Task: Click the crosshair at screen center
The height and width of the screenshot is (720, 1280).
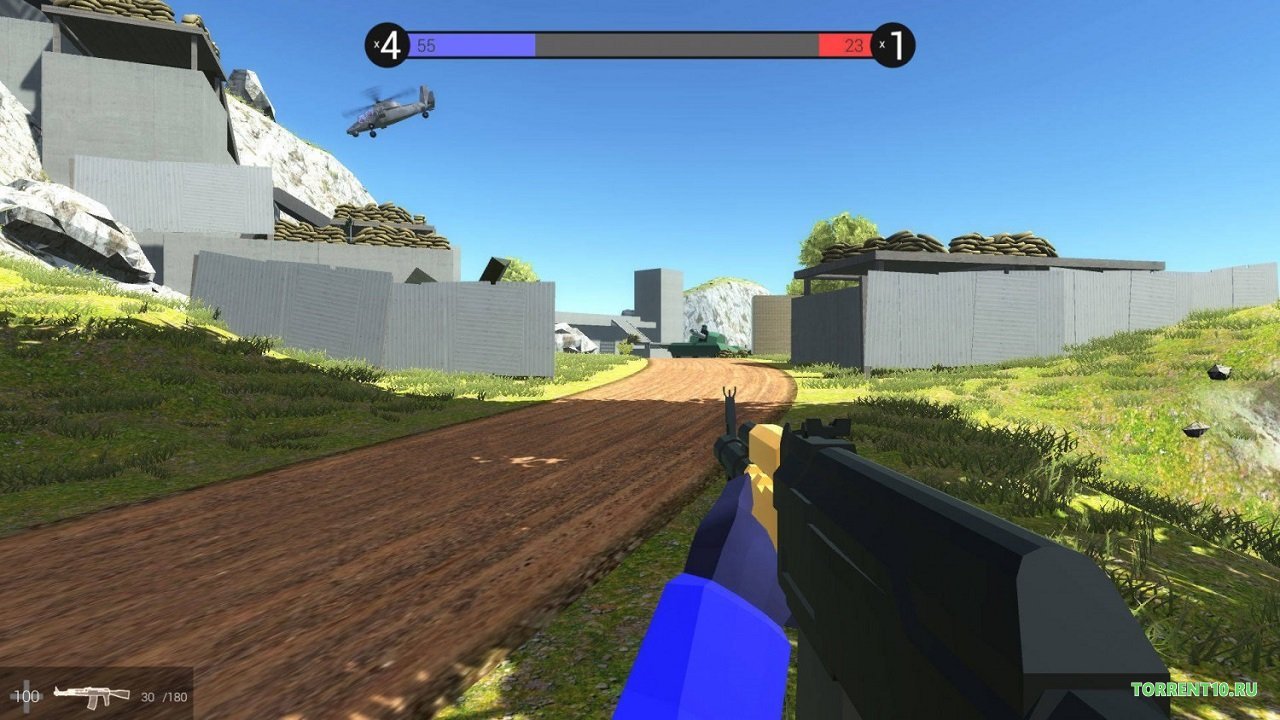Action: click(640, 360)
